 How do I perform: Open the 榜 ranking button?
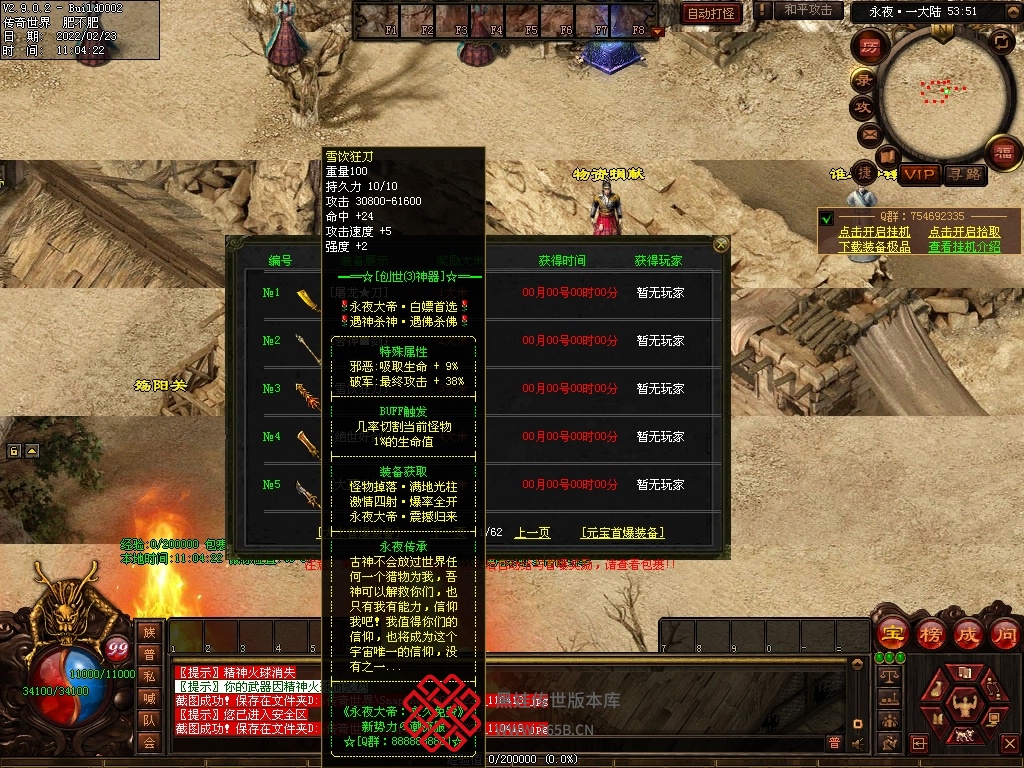(929, 633)
